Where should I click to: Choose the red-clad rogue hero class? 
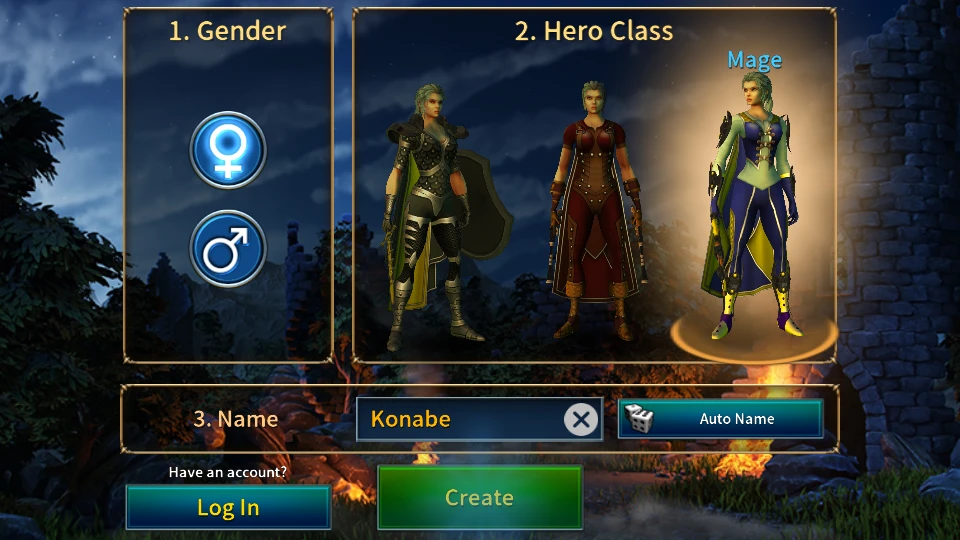click(593, 210)
